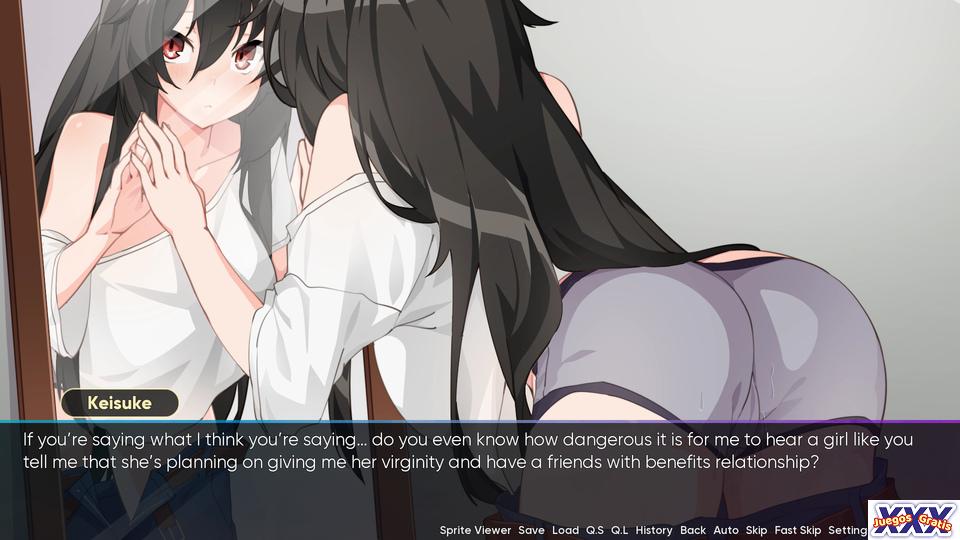Click the Juegos Gratis XXX watermark logo
Screen dimensions: 960x540
point(913,518)
